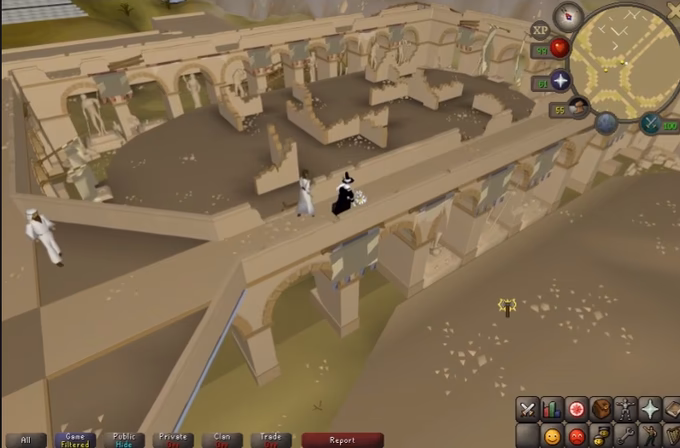680x448 pixels.
Task: Open the Prayer star tab
Action: click(651, 409)
